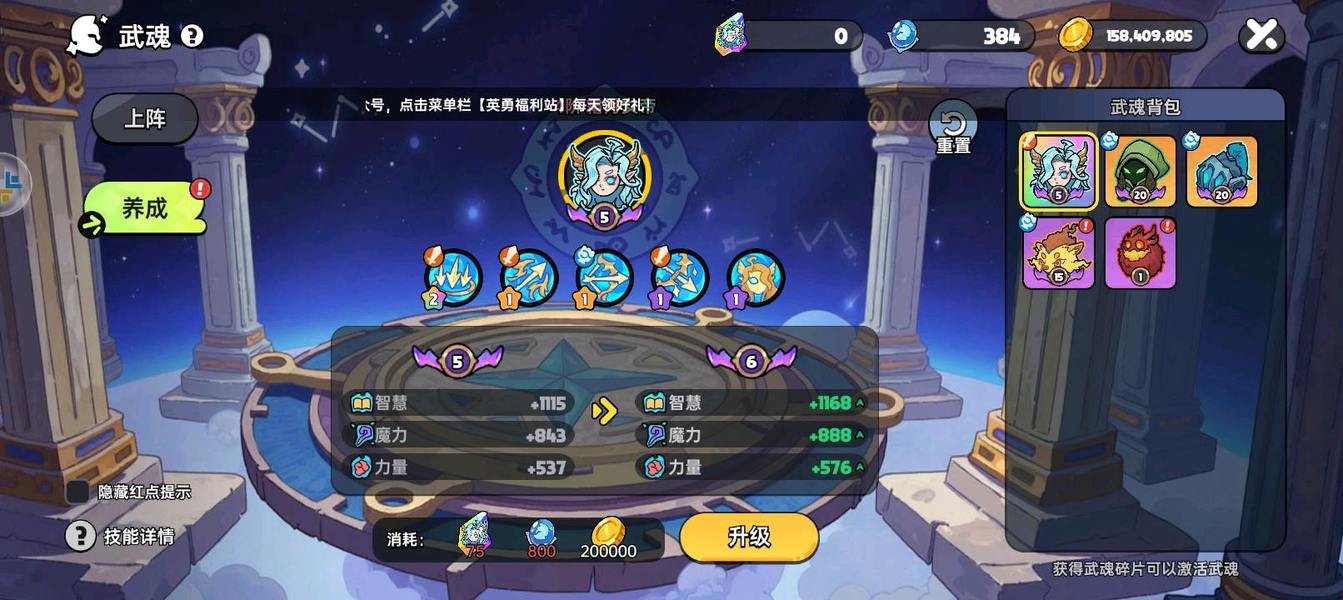Select the blue-haired horned spirit in backpack

click(1058, 172)
